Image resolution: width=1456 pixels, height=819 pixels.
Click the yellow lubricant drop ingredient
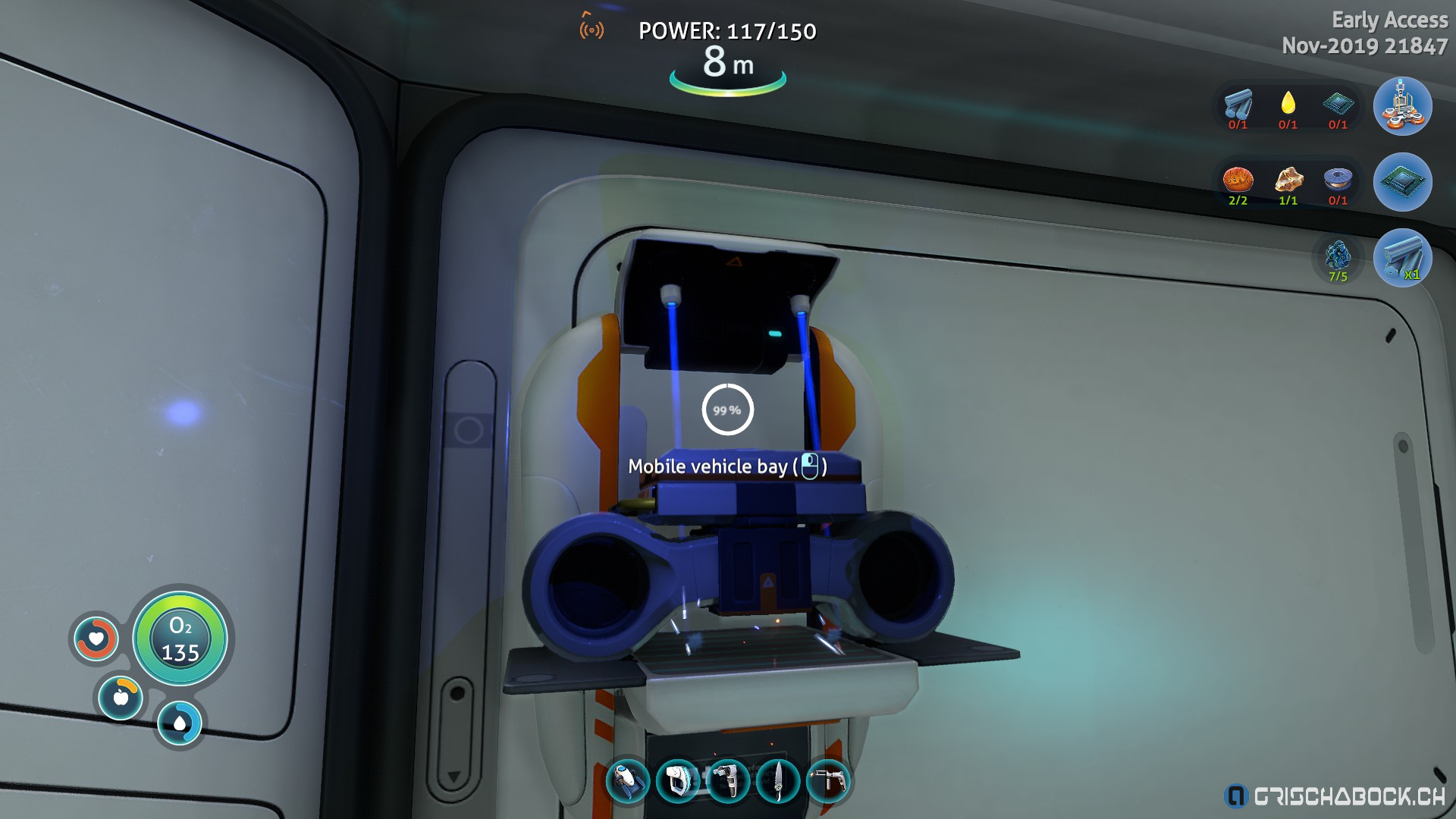(x=1288, y=104)
